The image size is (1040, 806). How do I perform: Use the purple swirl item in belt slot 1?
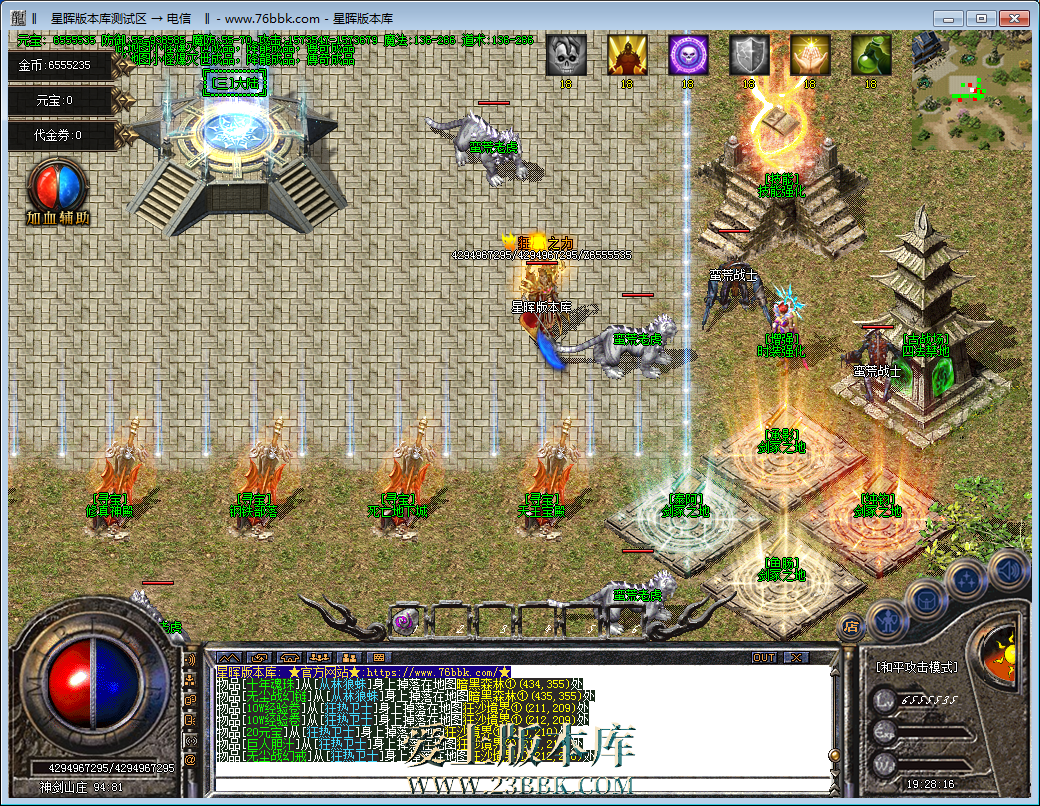coord(405,622)
